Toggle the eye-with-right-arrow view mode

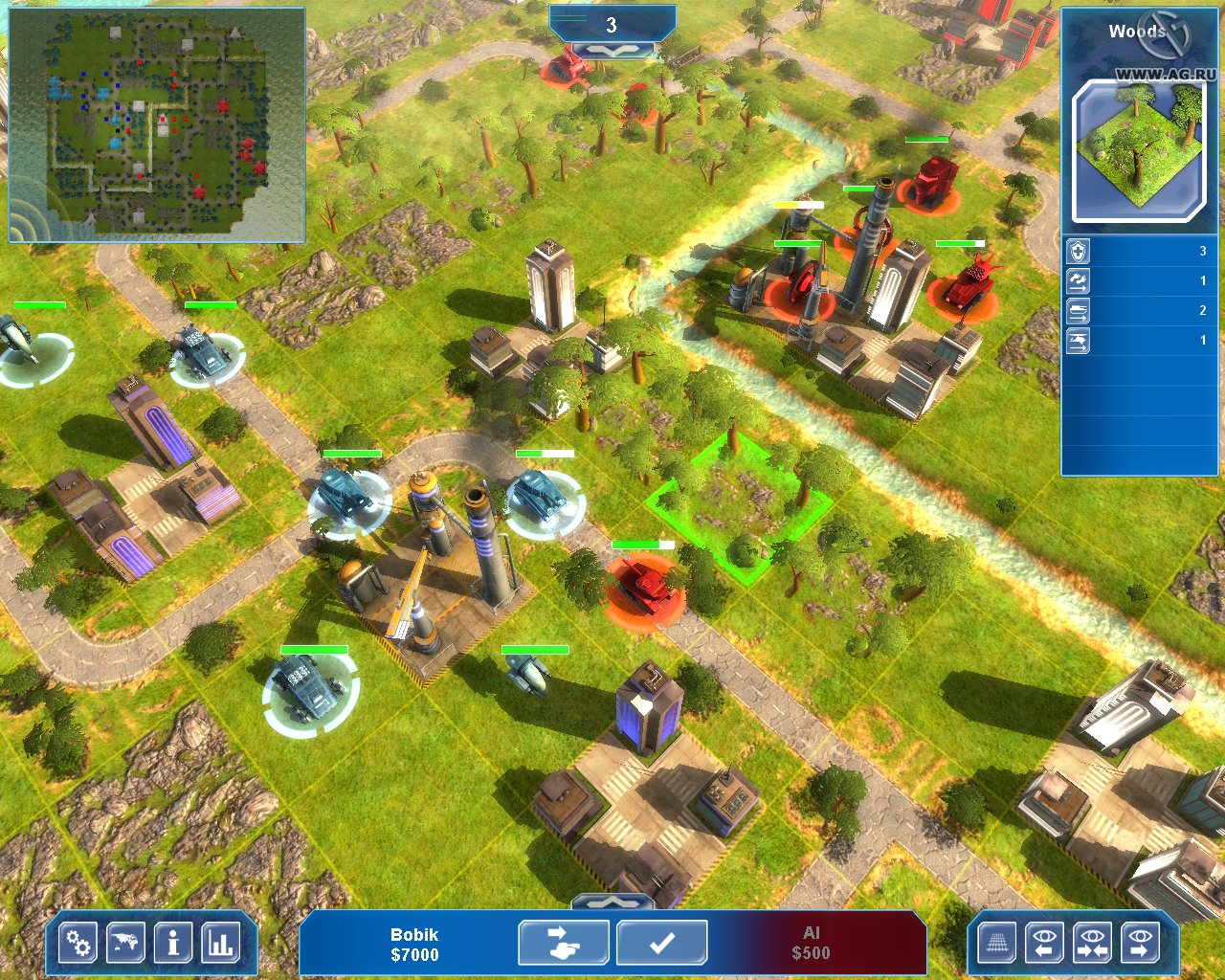click(1141, 944)
